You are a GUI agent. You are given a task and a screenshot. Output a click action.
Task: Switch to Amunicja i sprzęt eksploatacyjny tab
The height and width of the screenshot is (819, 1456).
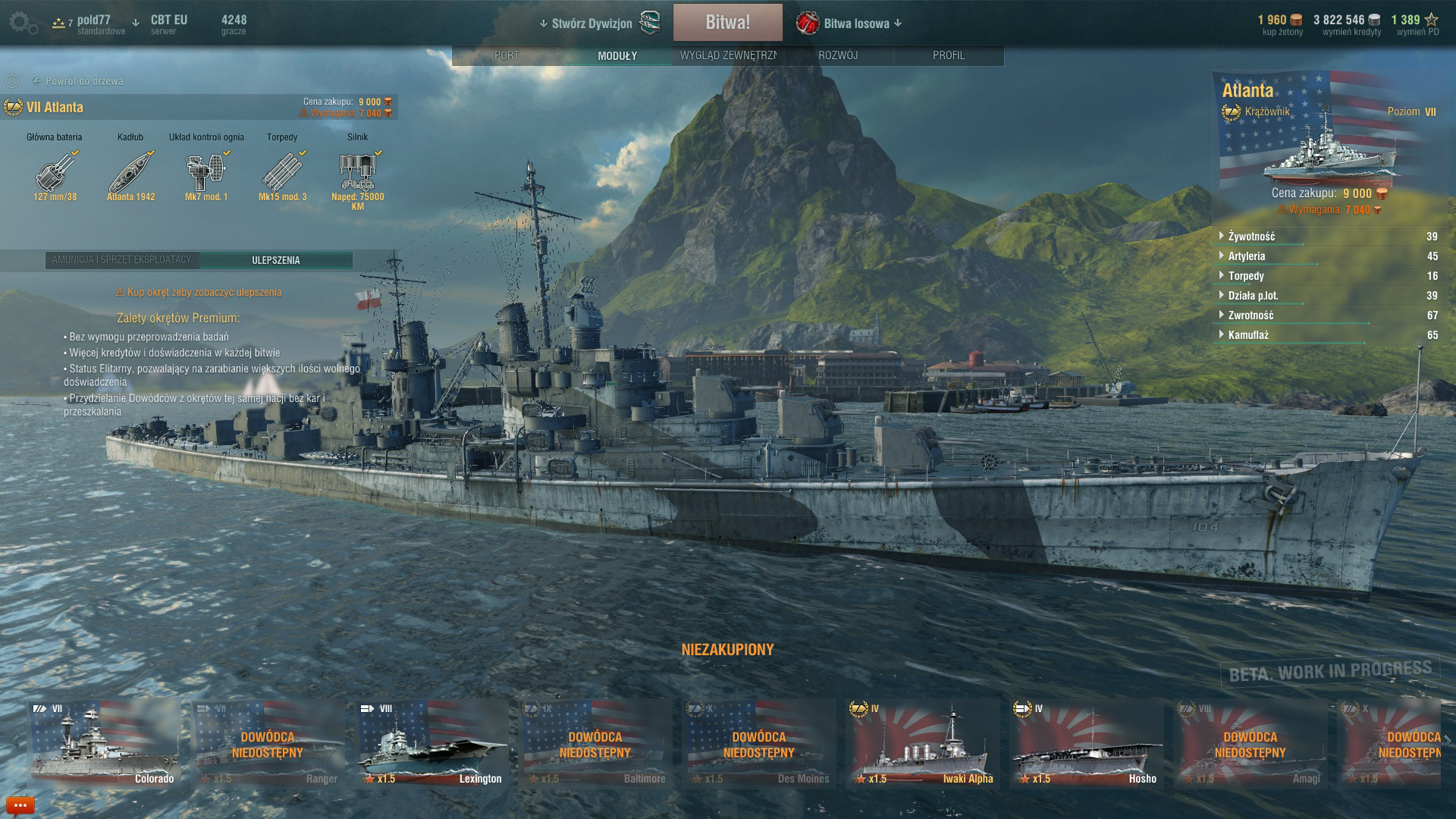tap(122, 260)
